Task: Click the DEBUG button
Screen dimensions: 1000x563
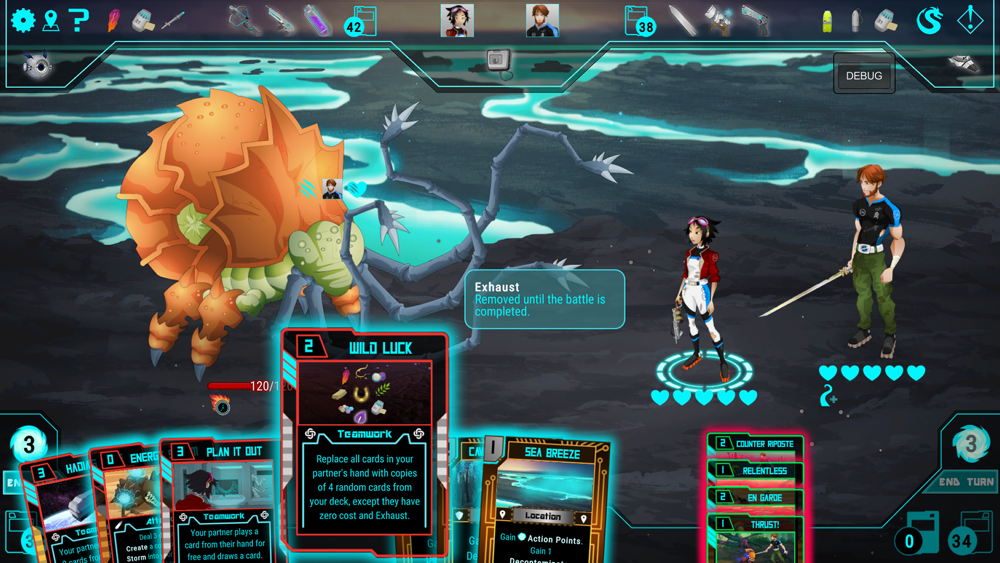Action: [x=863, y=76]
